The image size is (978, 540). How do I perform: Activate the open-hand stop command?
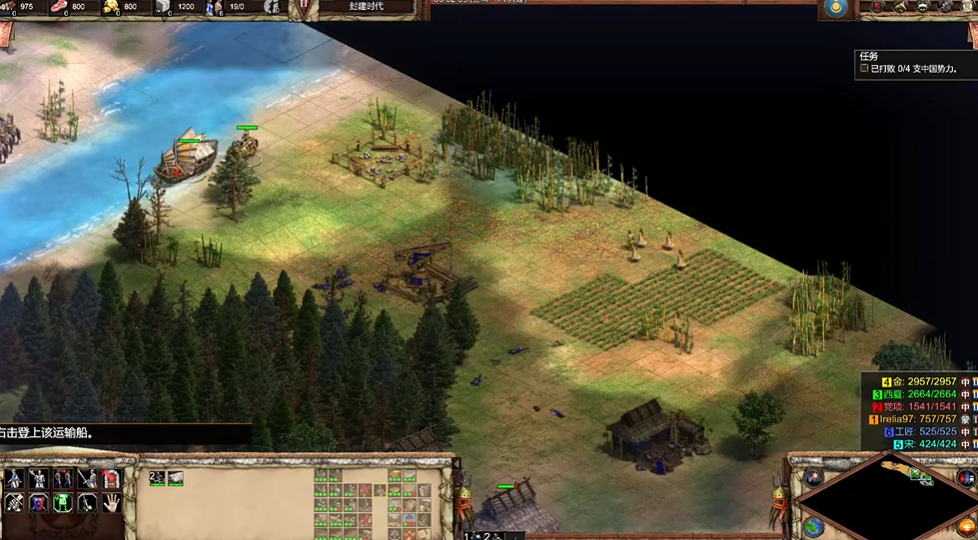(111, 502)
